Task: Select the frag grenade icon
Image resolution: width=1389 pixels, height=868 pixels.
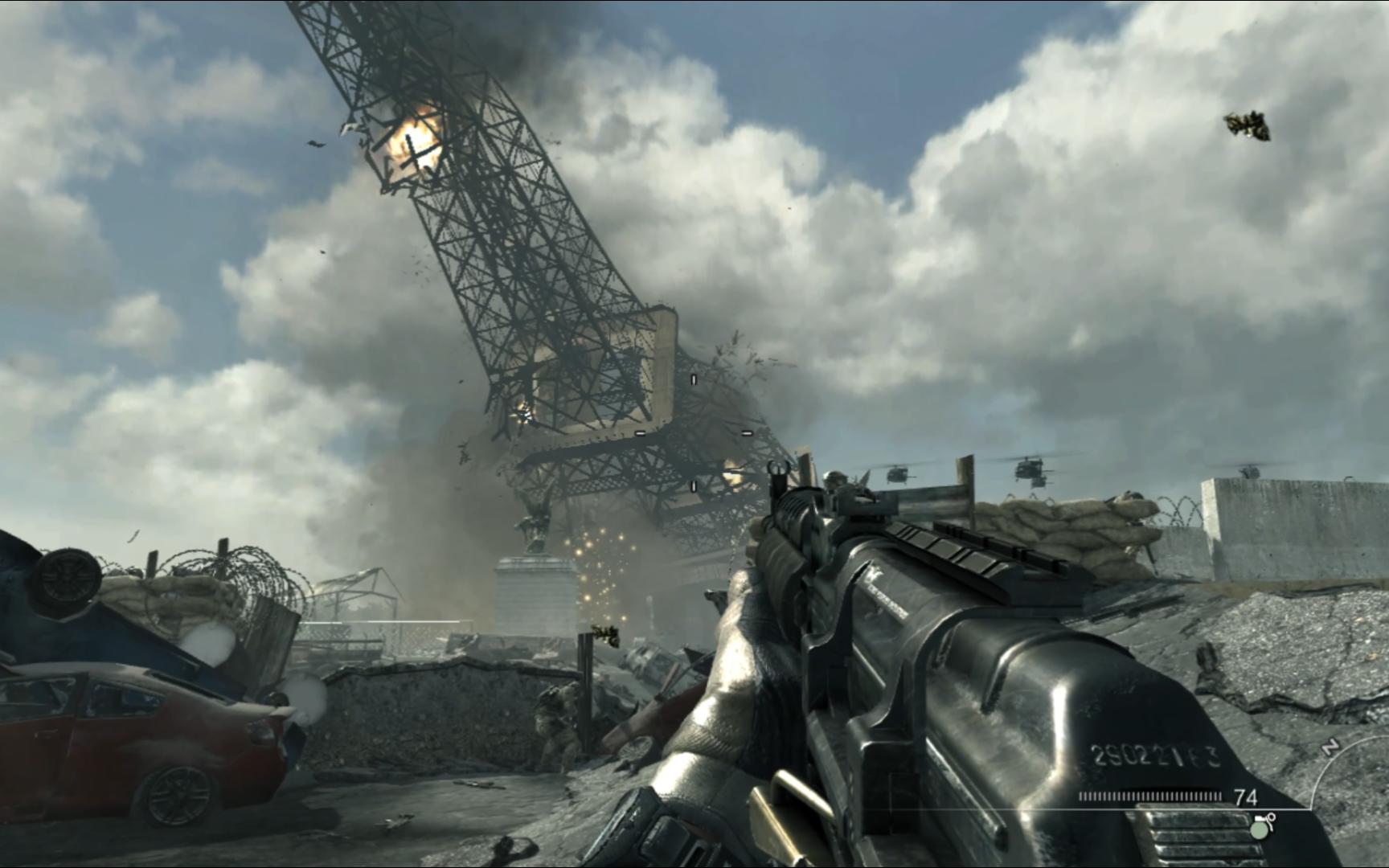Action: point(1261,825)
